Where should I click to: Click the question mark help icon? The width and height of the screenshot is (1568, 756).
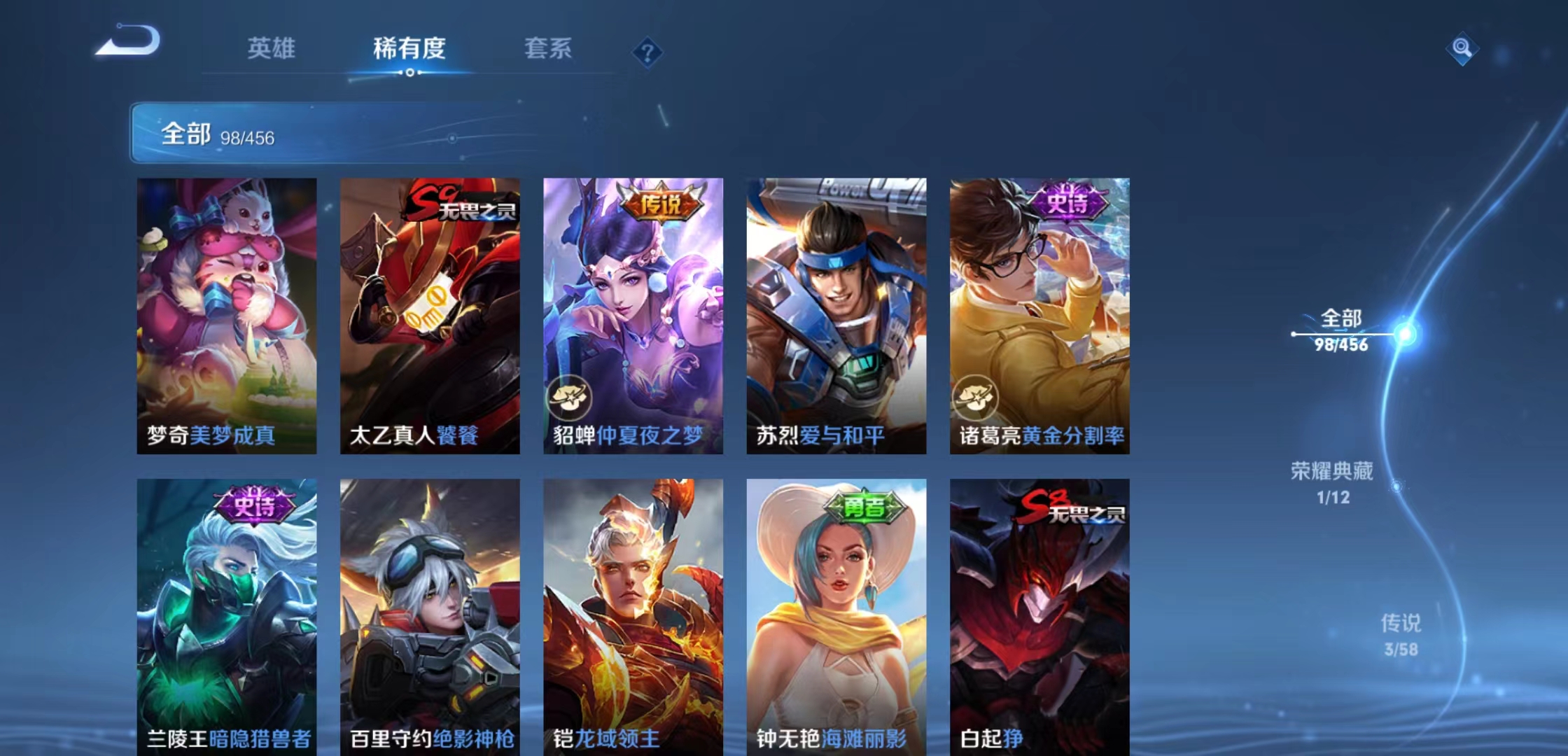[647, 53]
